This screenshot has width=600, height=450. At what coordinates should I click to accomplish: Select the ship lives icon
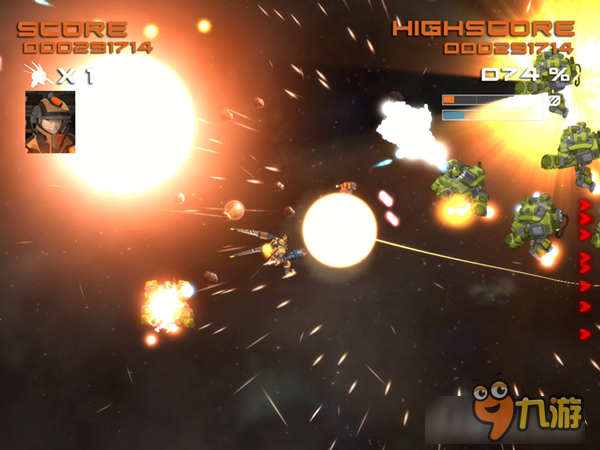click(37, 74)
